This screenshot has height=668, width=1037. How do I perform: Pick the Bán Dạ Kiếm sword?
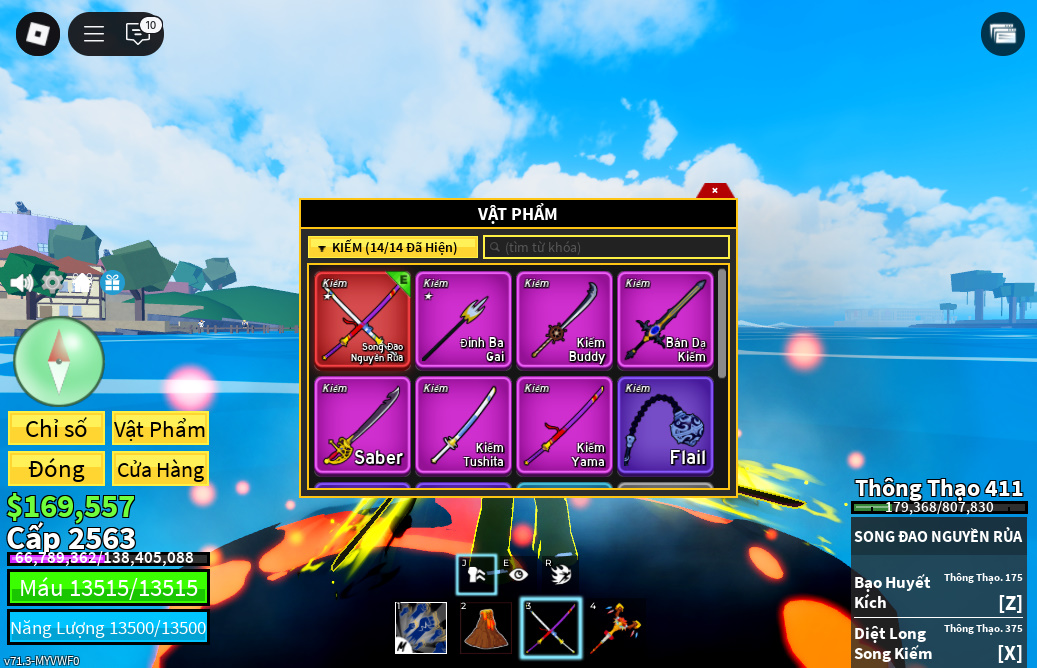[x=666, y=320]
